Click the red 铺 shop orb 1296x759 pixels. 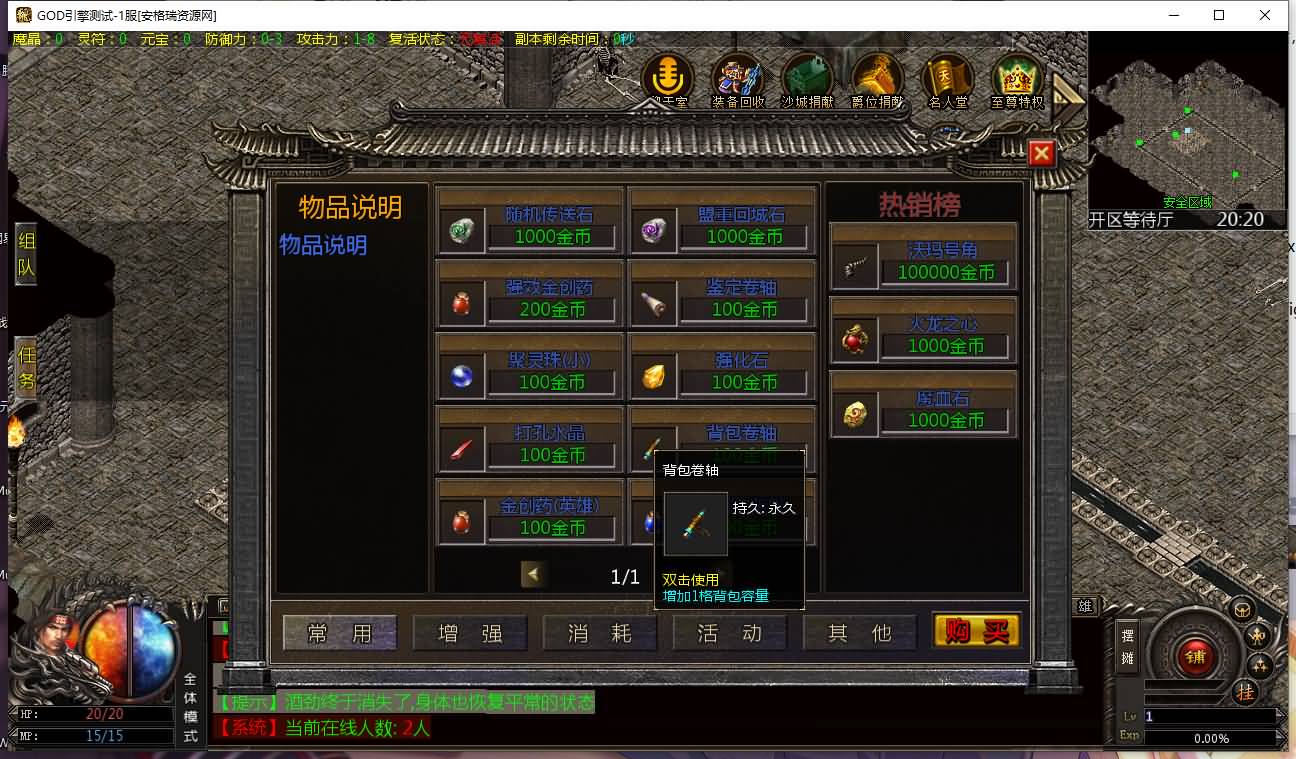(1194, 656)
